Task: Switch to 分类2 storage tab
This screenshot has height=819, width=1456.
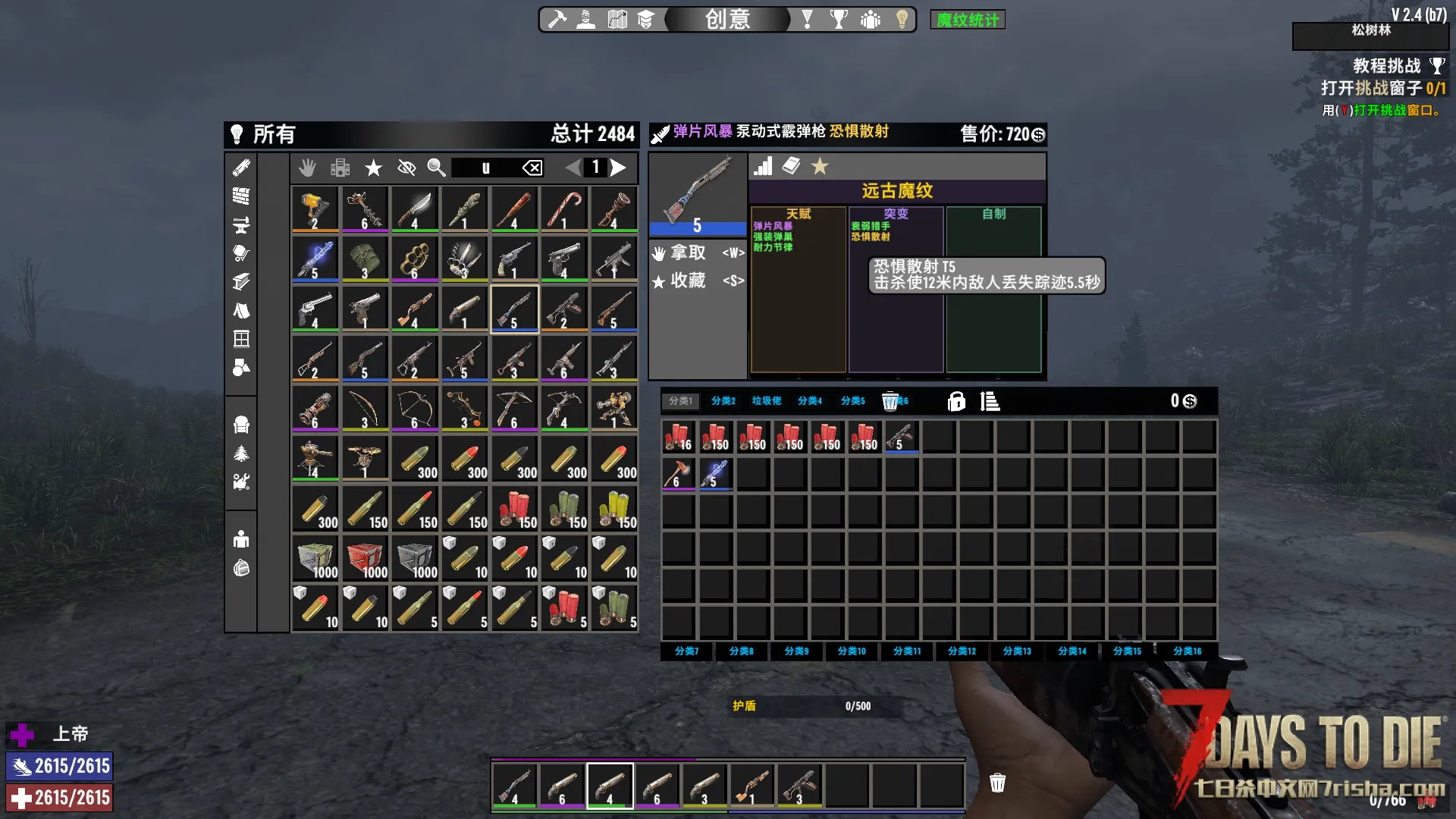Action: click(x=723, y=401)
